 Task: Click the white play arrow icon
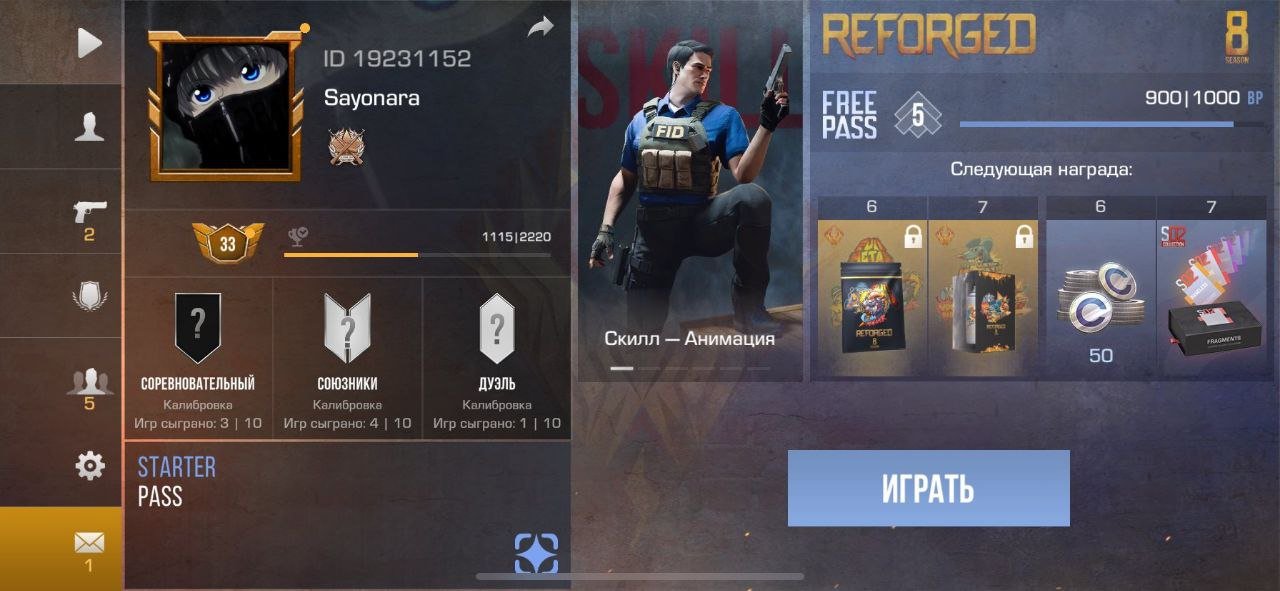[89, 43]
